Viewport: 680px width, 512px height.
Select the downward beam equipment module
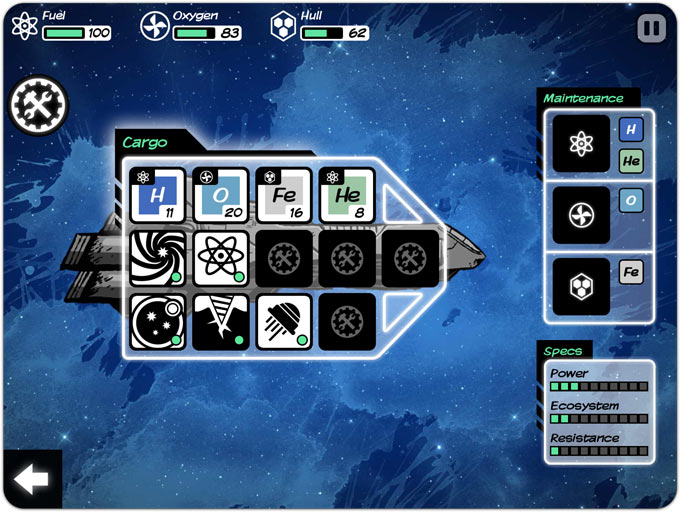(x=220, y=321)
